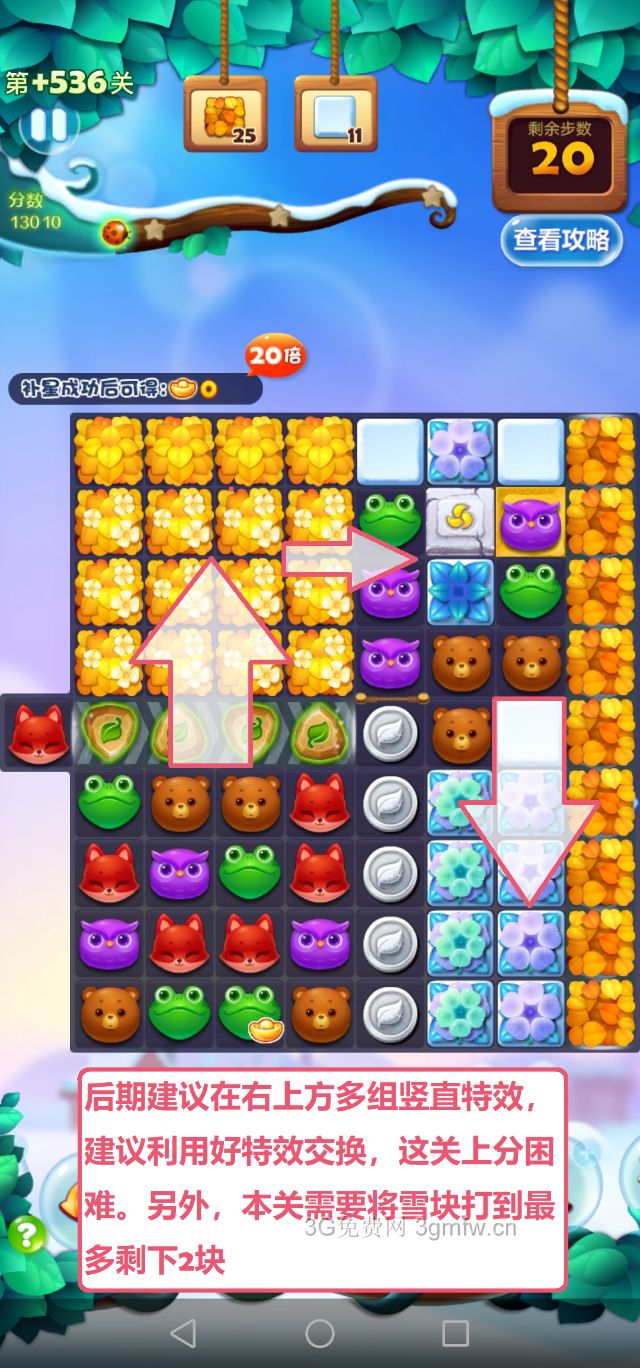Select the dark blue crystal flower tile
The height and width of the screenshot is (1368, 640).
(x=460, y=591)
